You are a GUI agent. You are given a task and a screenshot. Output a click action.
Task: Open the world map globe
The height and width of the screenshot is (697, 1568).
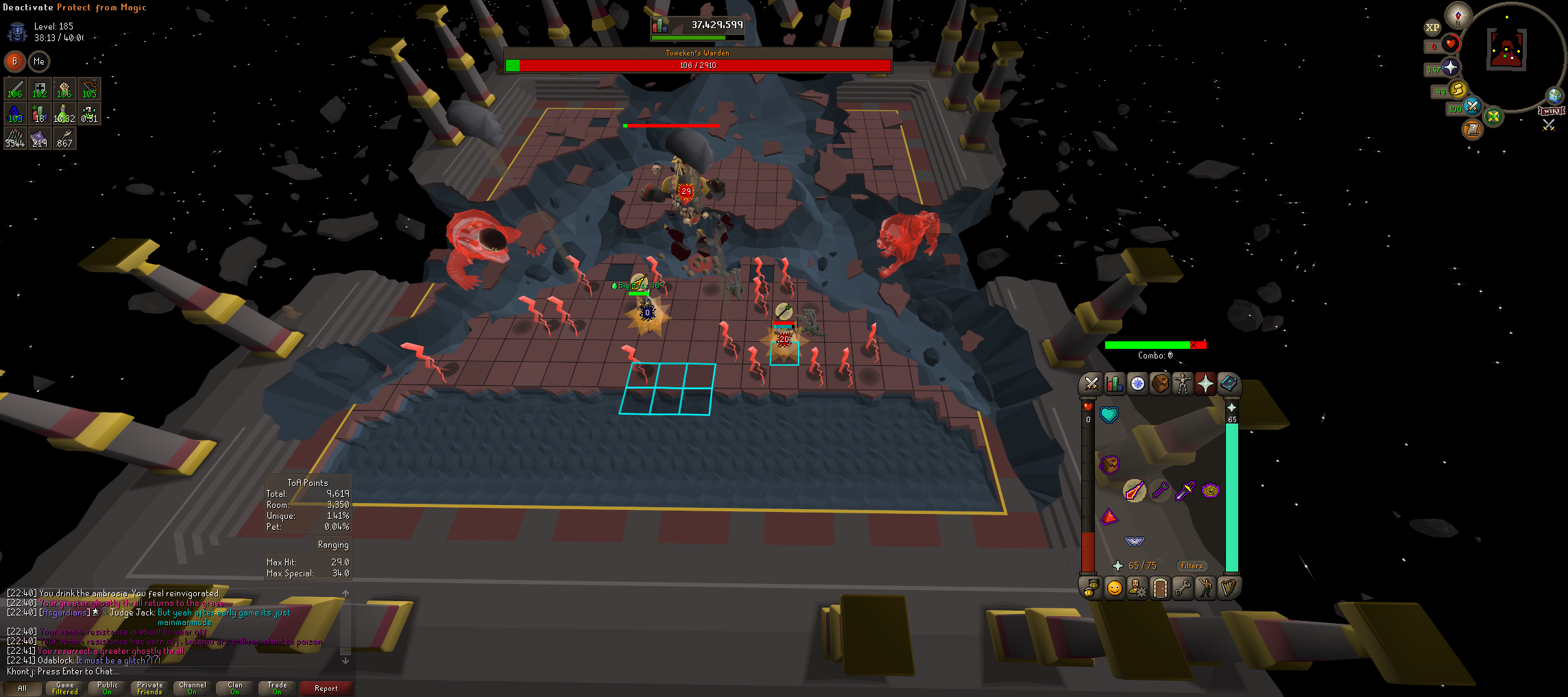[1554, 95]
